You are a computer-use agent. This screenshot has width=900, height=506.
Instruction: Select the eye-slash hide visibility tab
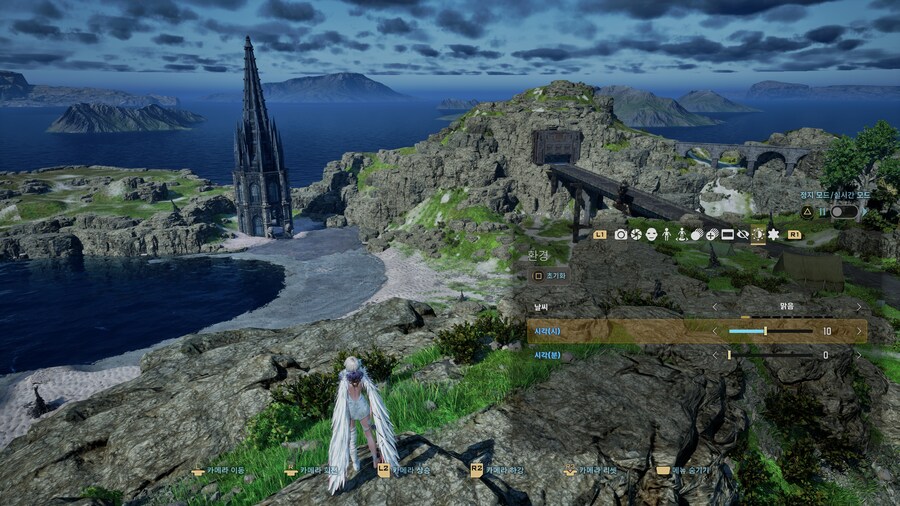coord(742,234)
